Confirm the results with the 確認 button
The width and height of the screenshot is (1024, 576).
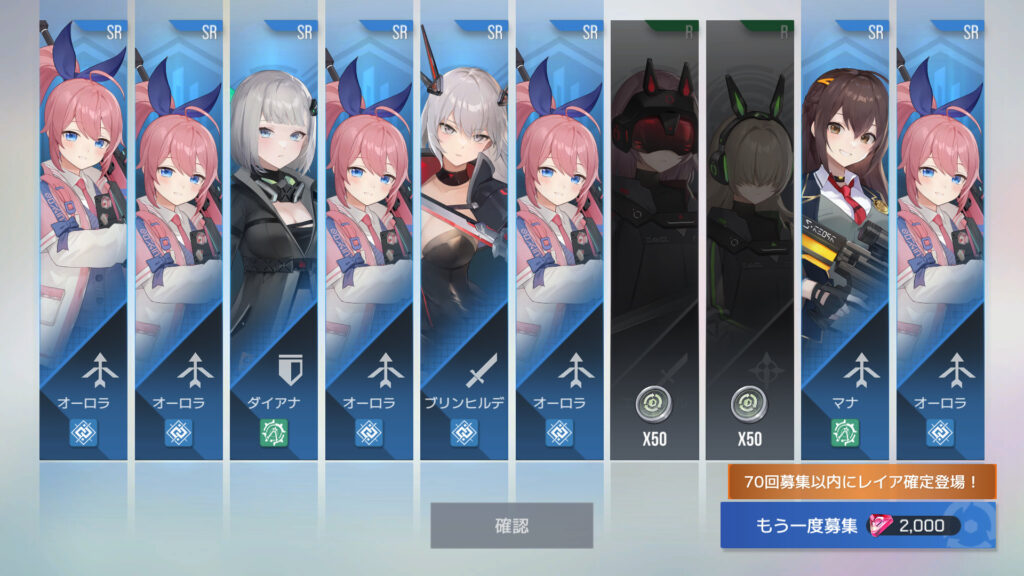tap(511, 525)
